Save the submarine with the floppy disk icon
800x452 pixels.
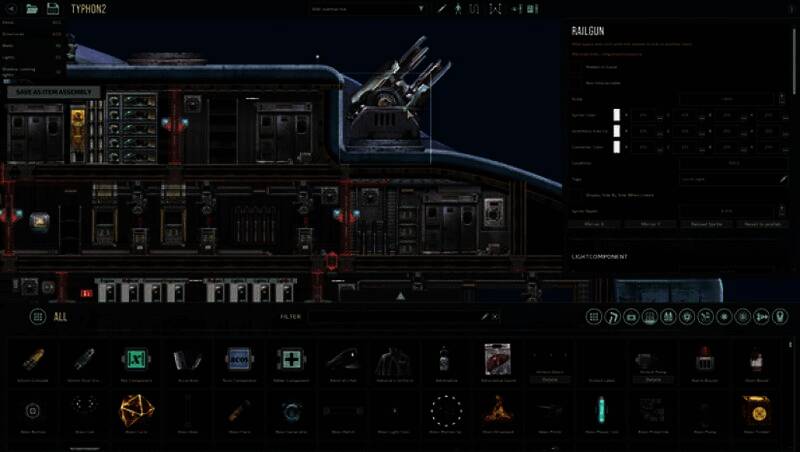53,8
